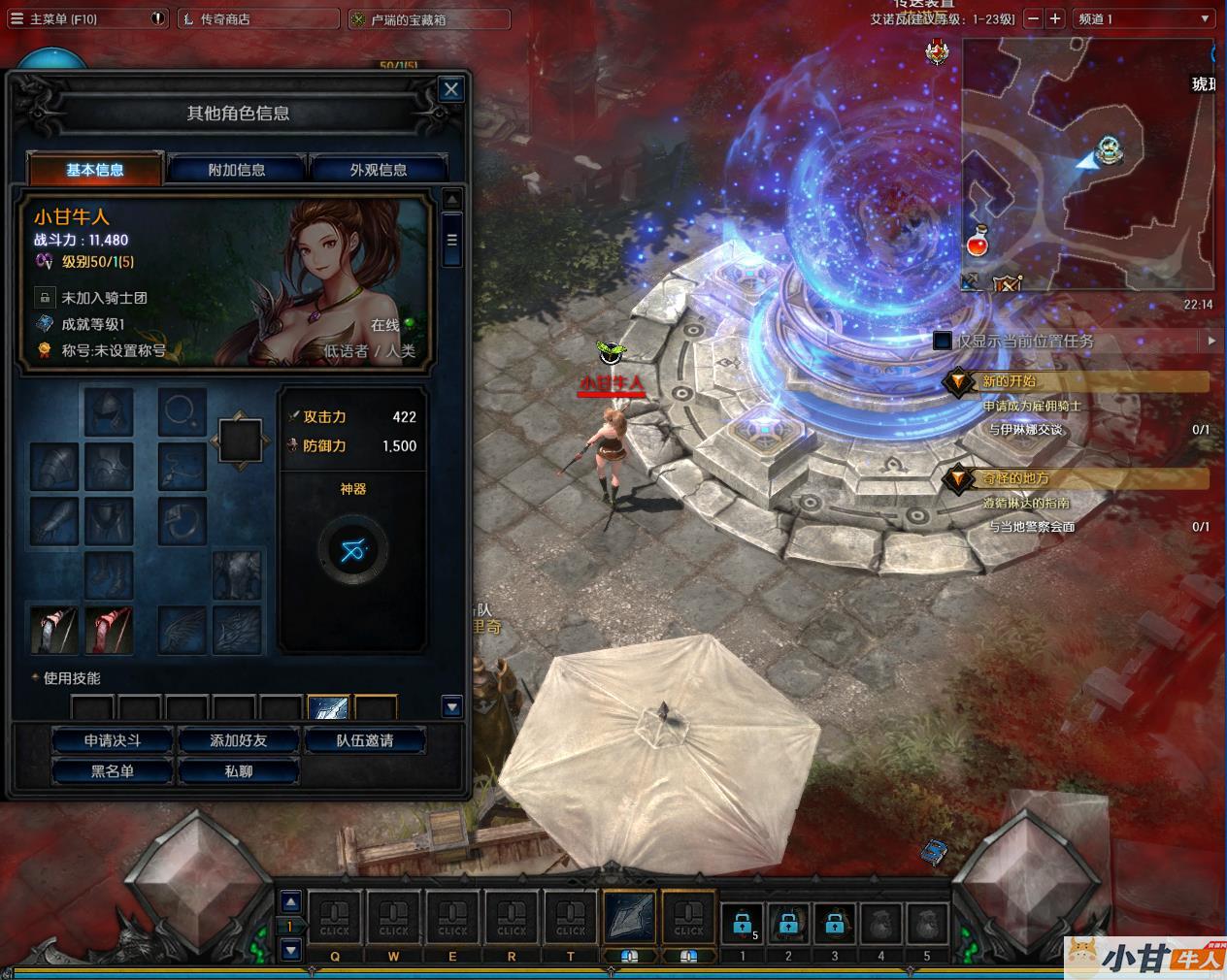The width and height of the screenshot is (1227, 980).
Task: Click the 神器 artifact slot
Action: tap(352, 551)
